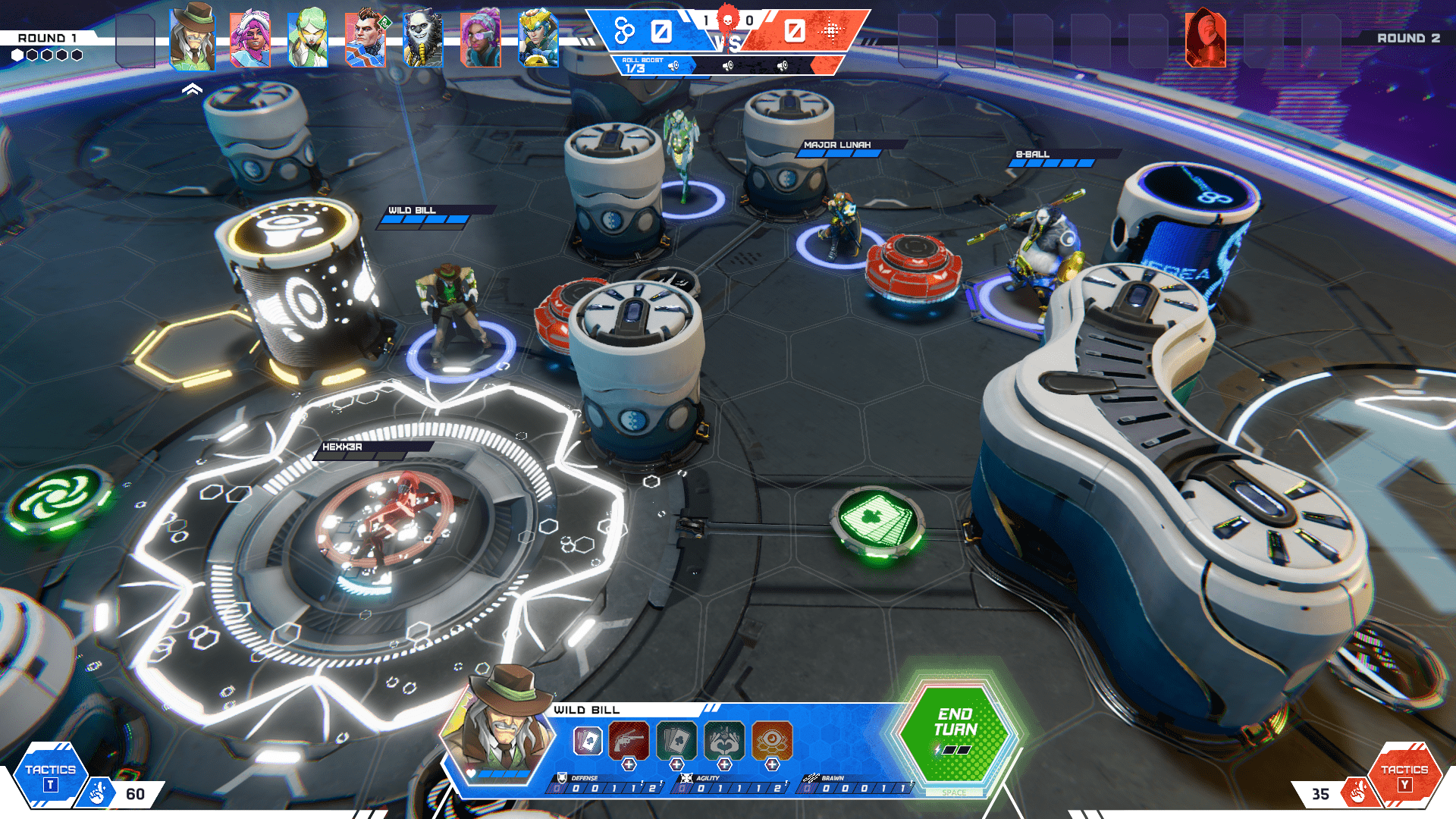Open the red Tactics panel
The width and height of the screenshot is (1456, 819).
tap(1404, 775)
